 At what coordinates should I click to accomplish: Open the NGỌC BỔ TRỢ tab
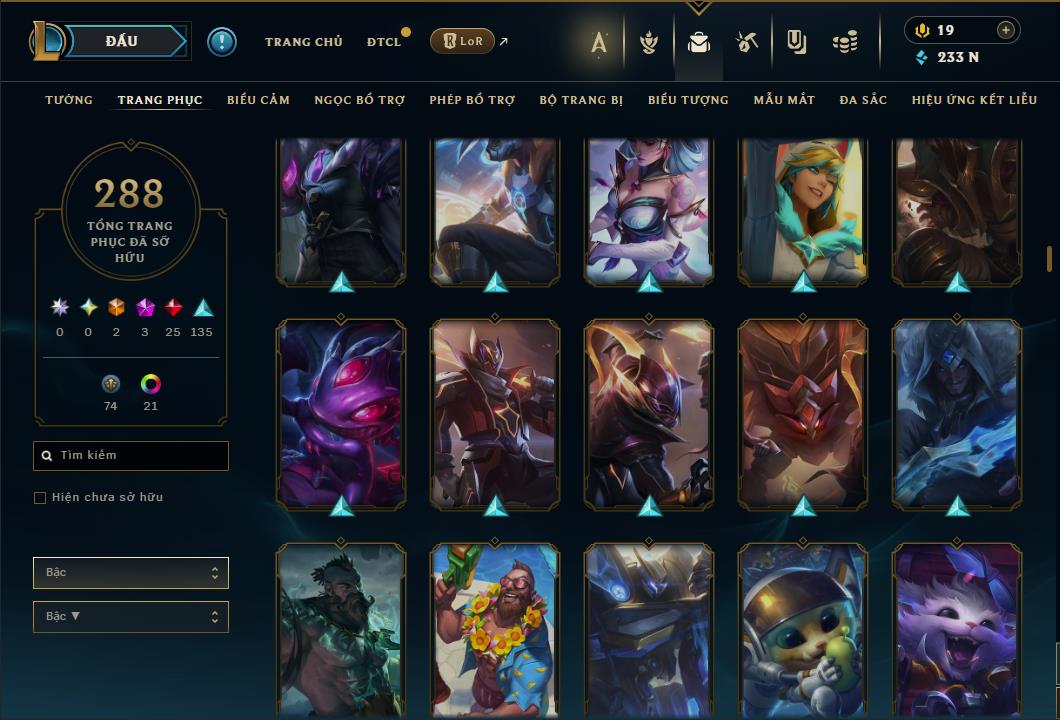pos(359,100)
